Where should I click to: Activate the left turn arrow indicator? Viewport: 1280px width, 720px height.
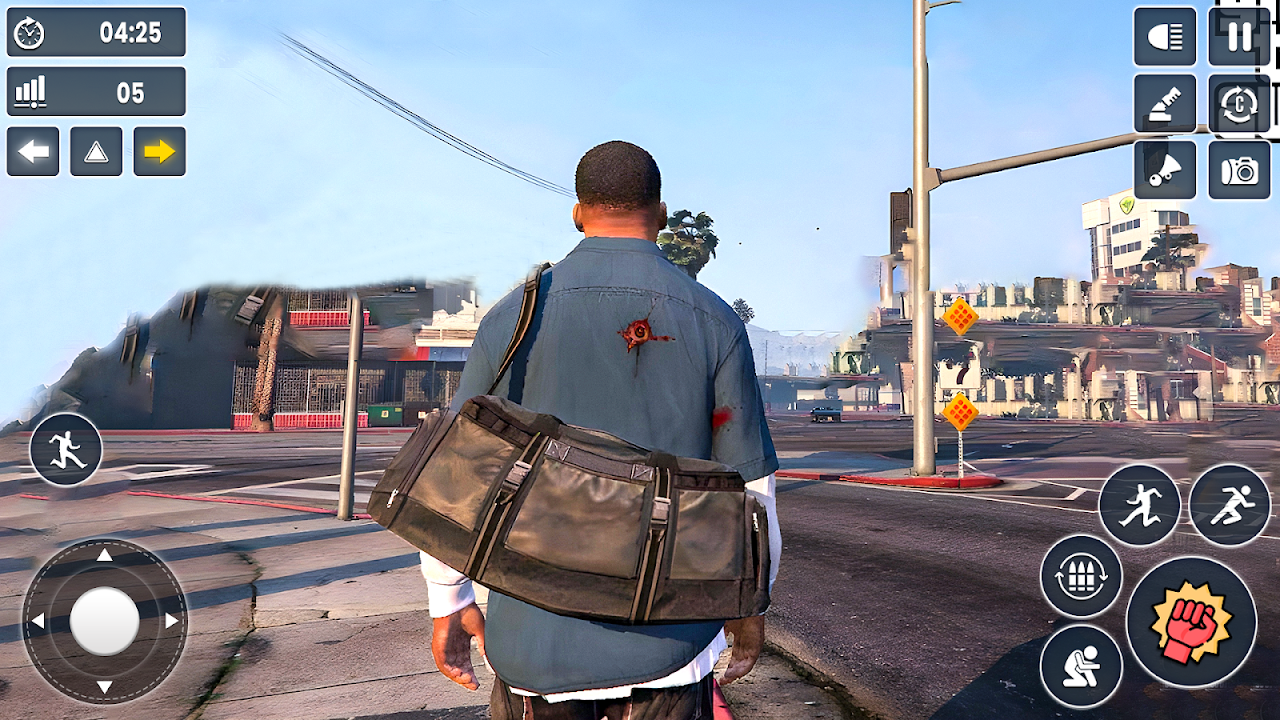33,152
